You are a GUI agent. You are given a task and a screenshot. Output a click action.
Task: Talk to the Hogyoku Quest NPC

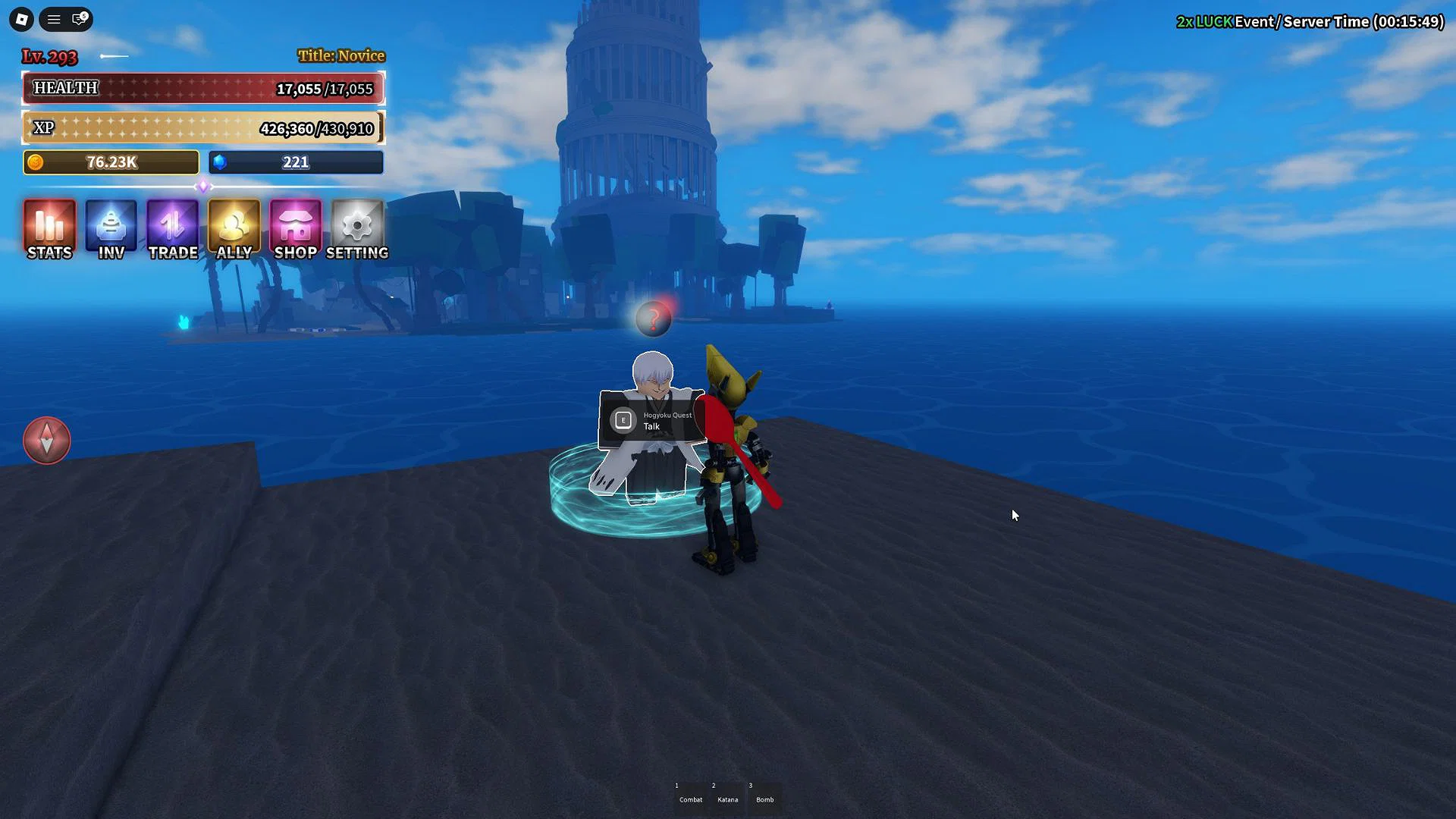pyautogui.click(x=654, y=420)
